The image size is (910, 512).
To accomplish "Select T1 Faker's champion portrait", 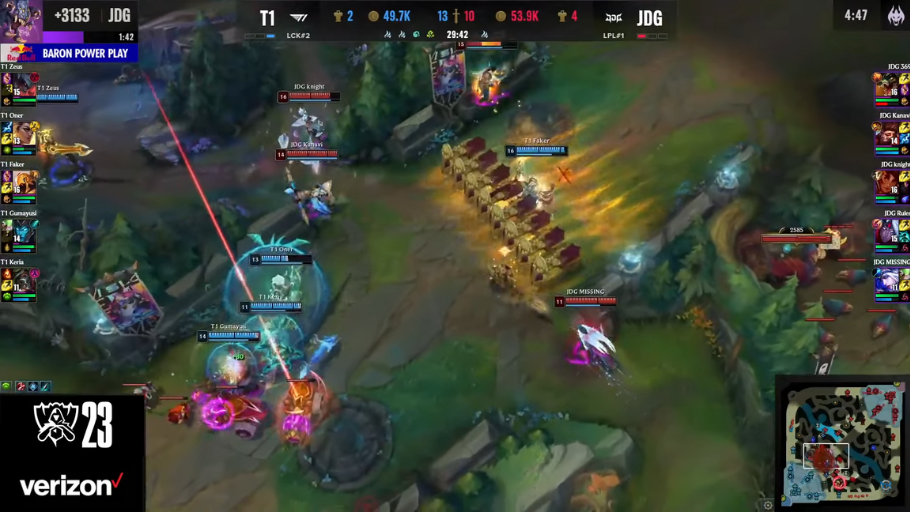I will coord(24,184).
